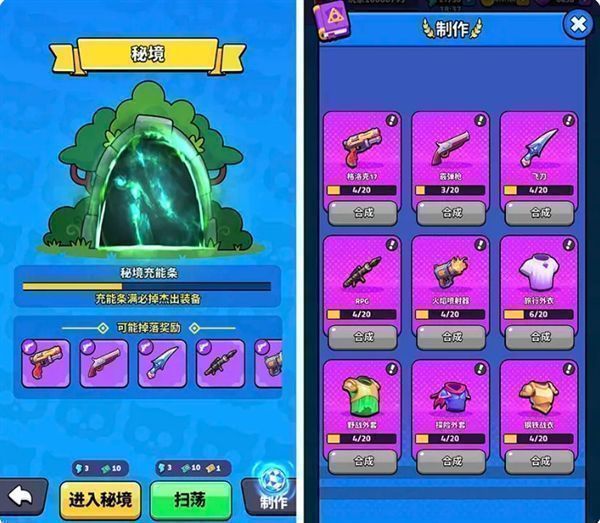The width and height of the screenshot is (600, 523).
Task: Open the info icon on the 钢铁战衣 card
Action: click(568, 369)
